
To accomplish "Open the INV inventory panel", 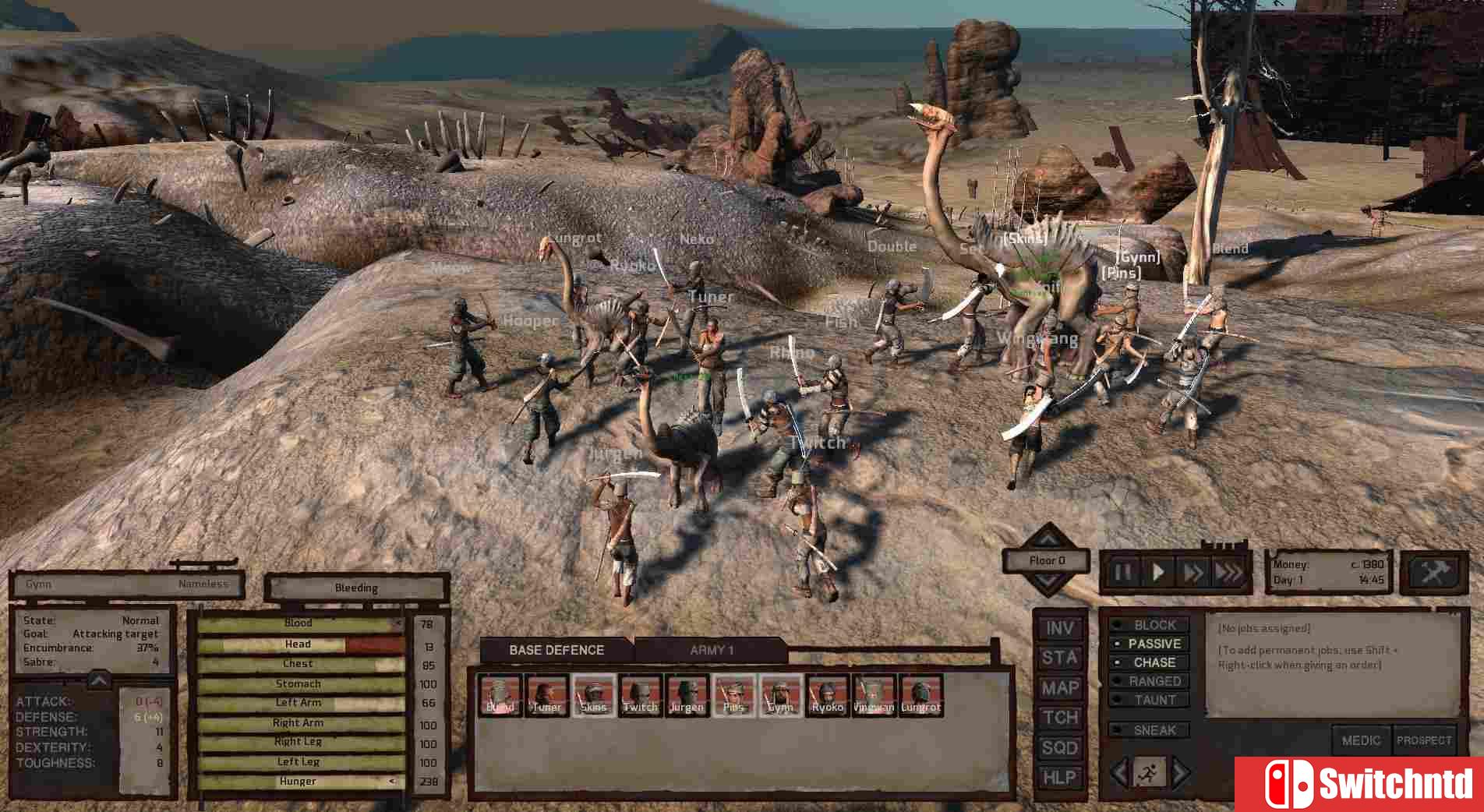I will click(1060, 627).
